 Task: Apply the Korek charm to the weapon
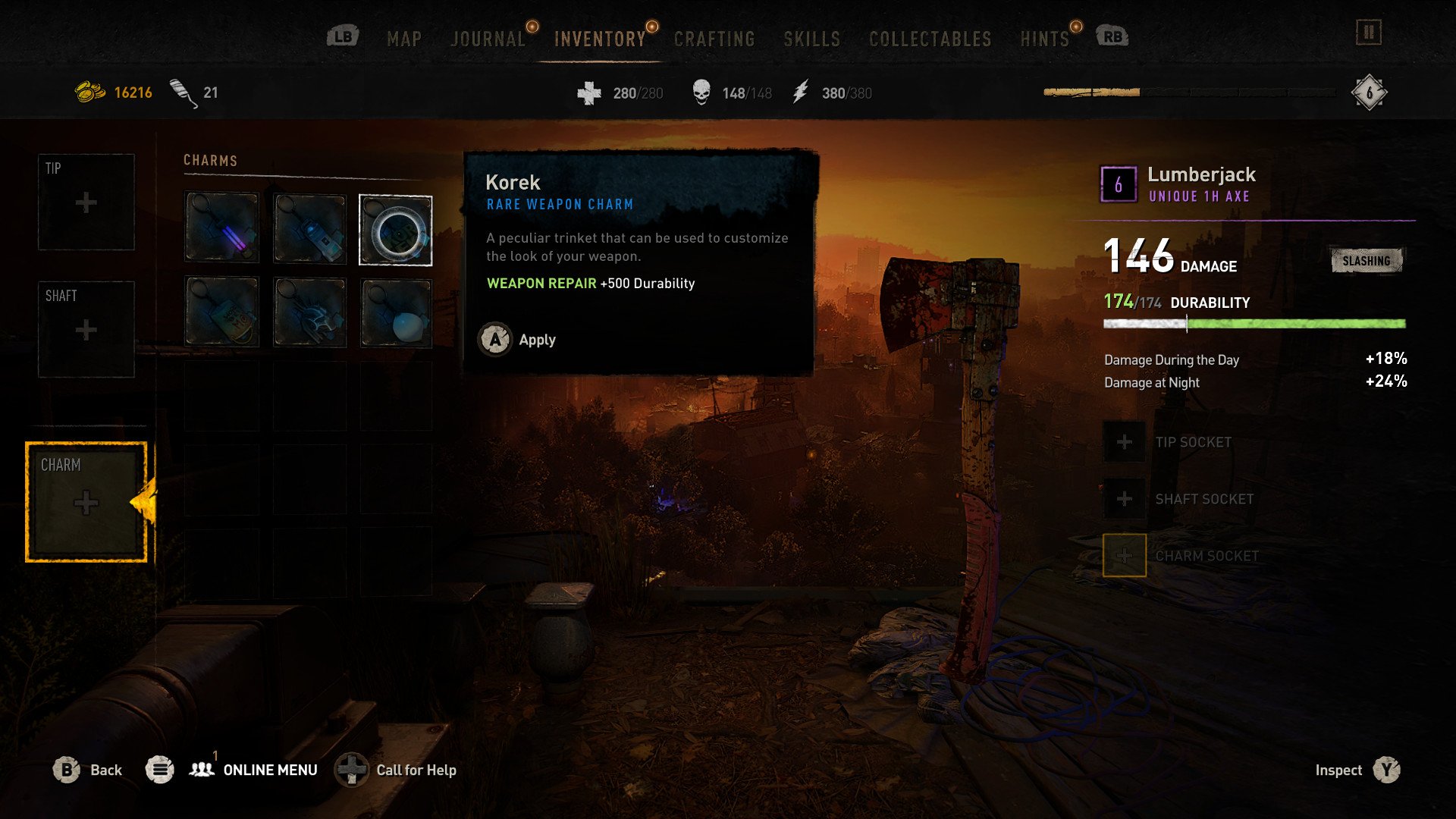coord(518,340)
